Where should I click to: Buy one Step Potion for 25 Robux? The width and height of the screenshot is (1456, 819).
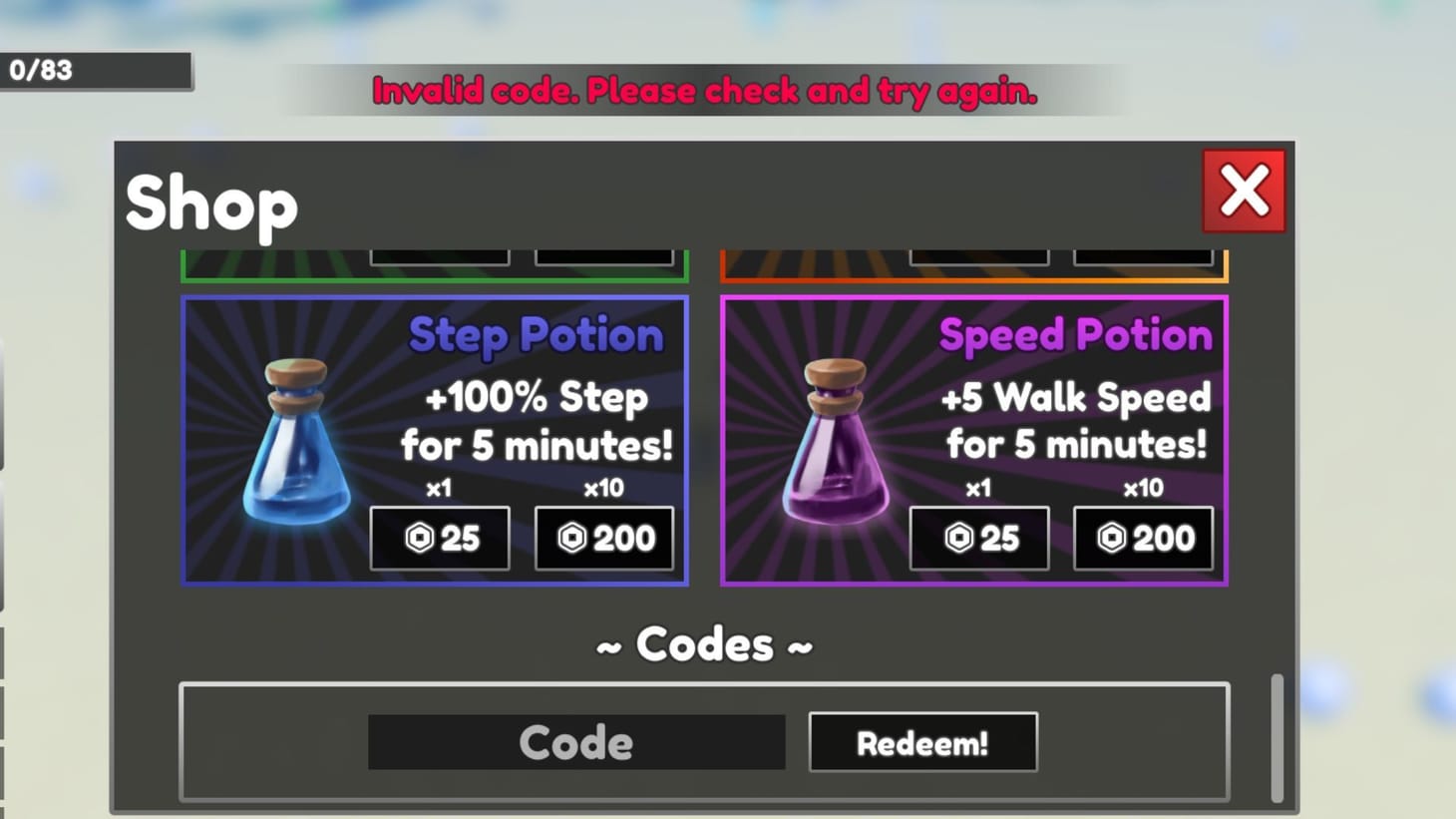tap(439, 538)
